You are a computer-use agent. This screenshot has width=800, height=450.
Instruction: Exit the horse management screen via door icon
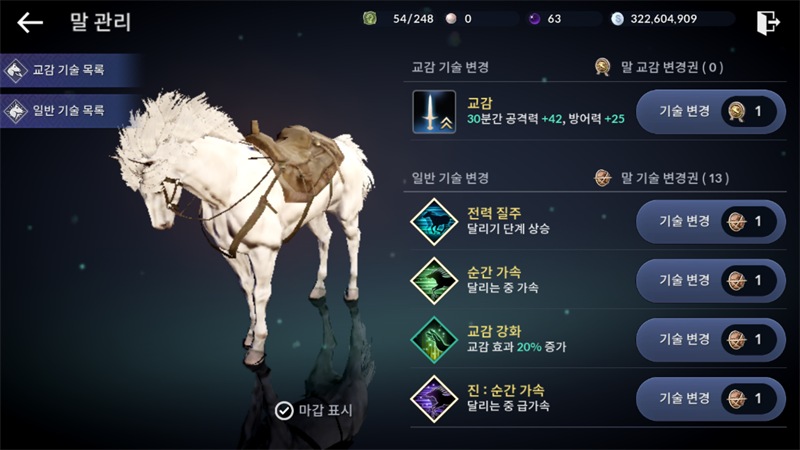[768, 21]
